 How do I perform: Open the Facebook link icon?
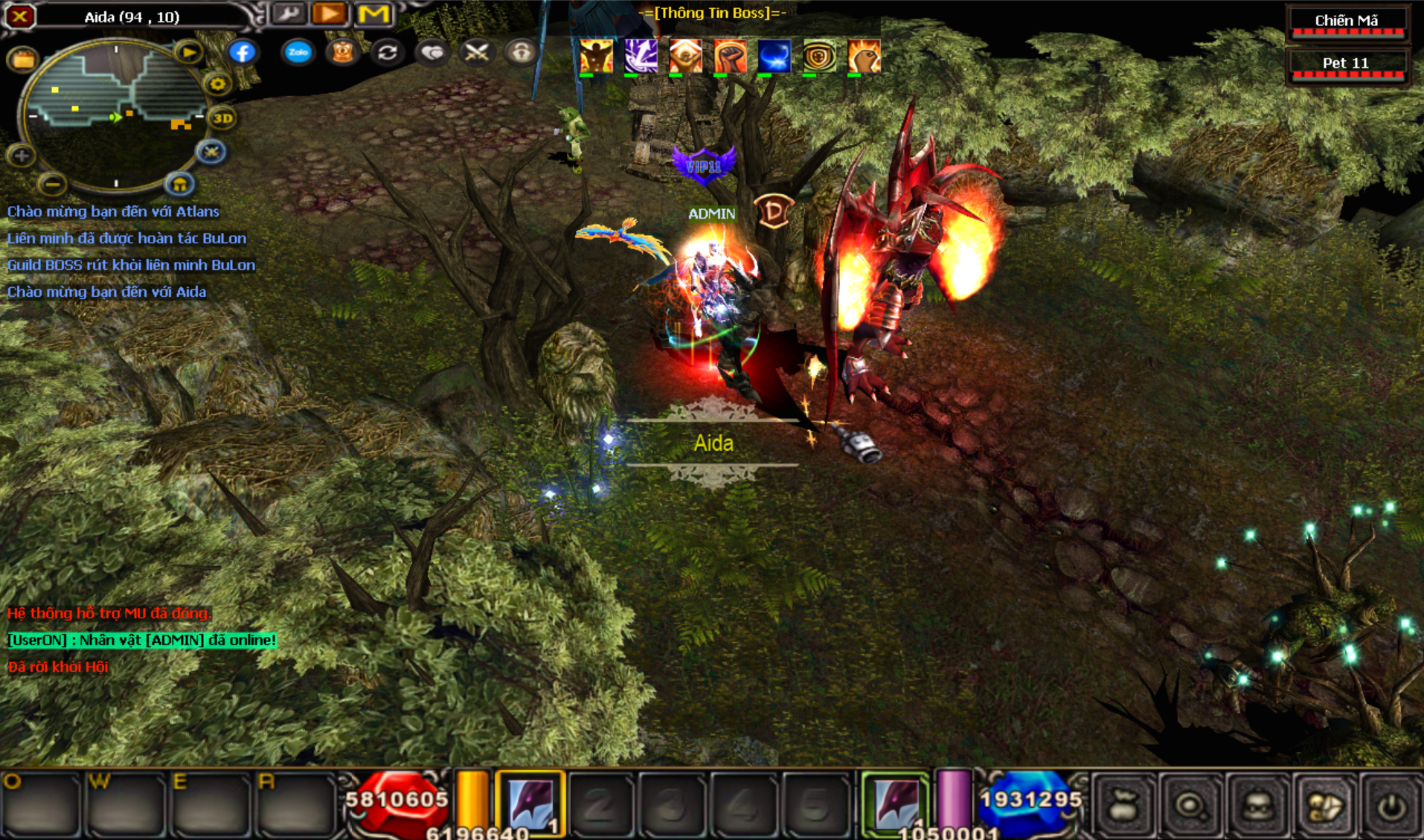pos(242,52)
